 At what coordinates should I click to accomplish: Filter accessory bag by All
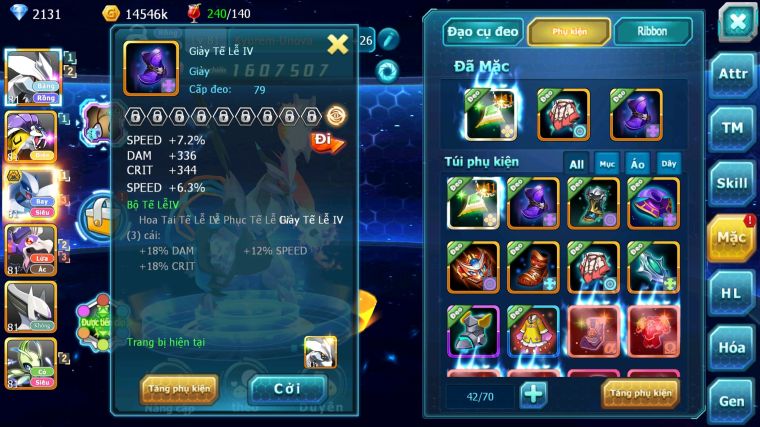coord(577,163)
